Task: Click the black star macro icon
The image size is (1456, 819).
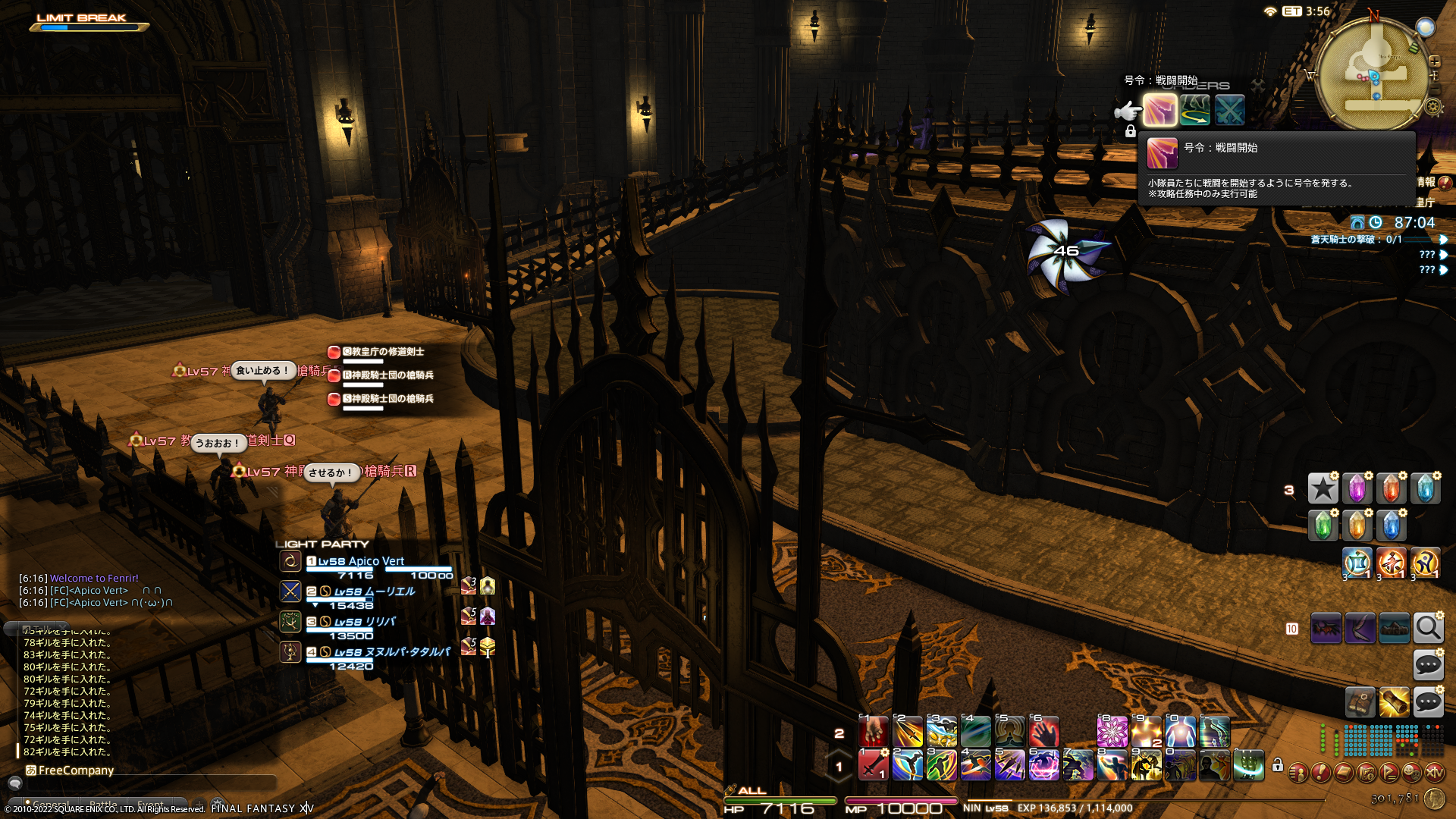Action: [1323, 489]
